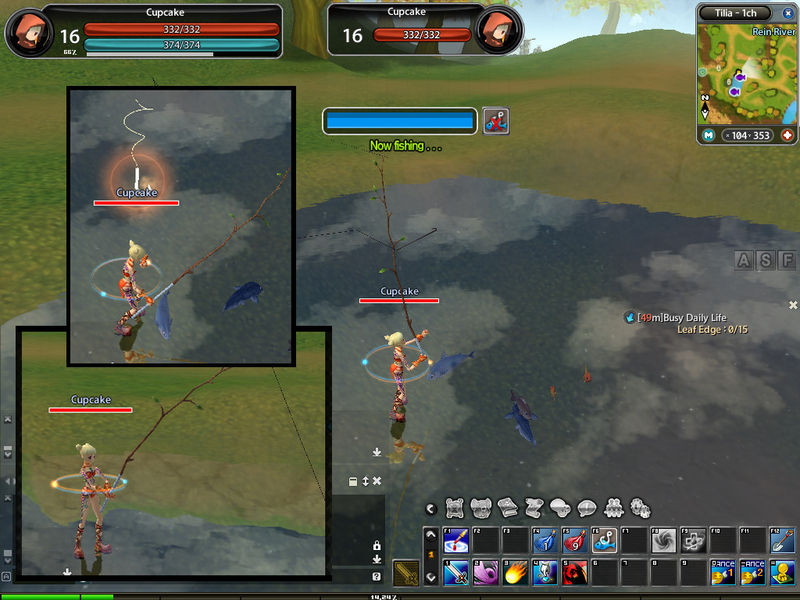Switch hotbar page with the up arrow

click(x=430, y=535)
